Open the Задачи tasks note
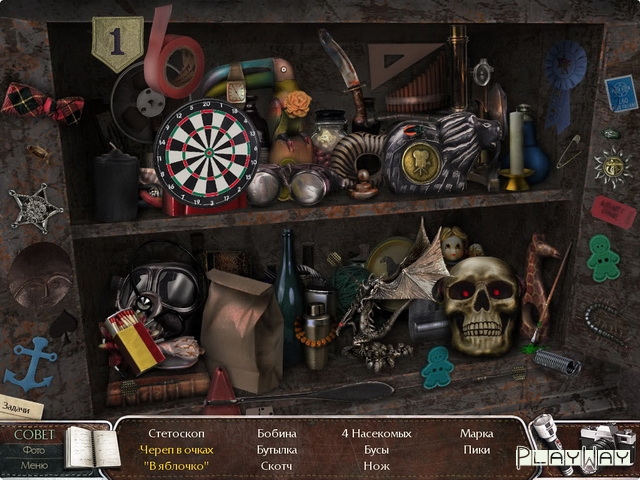The image size is (640, 480). tap(21, 407)
